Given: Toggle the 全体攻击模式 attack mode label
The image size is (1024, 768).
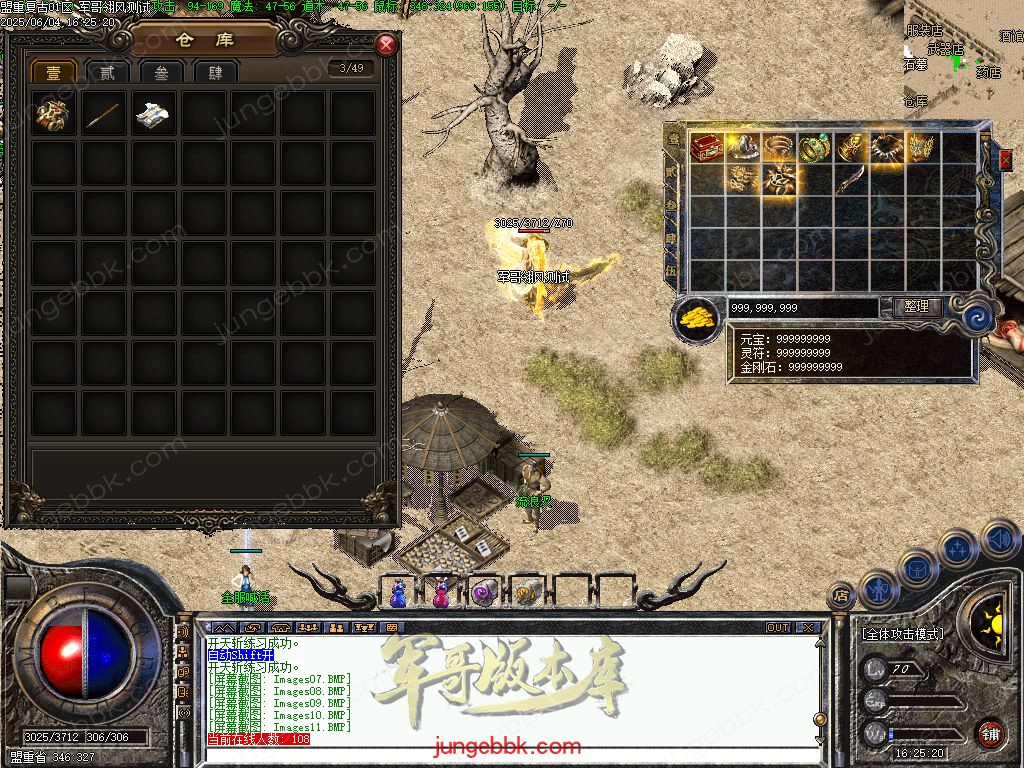Looking at the screenshot, I should click(903, 634).
